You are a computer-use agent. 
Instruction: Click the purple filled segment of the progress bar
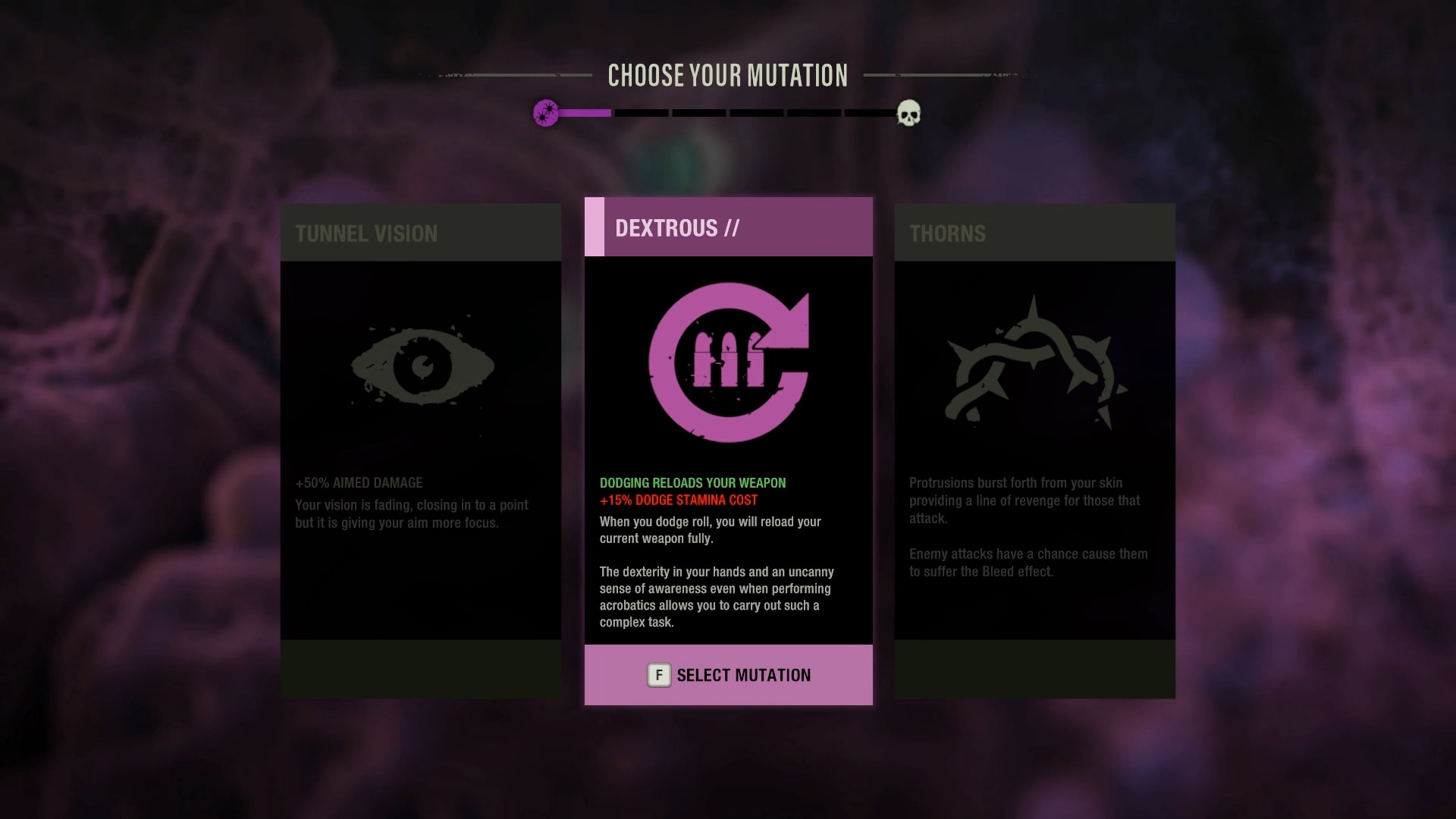(x=584, y=113)
